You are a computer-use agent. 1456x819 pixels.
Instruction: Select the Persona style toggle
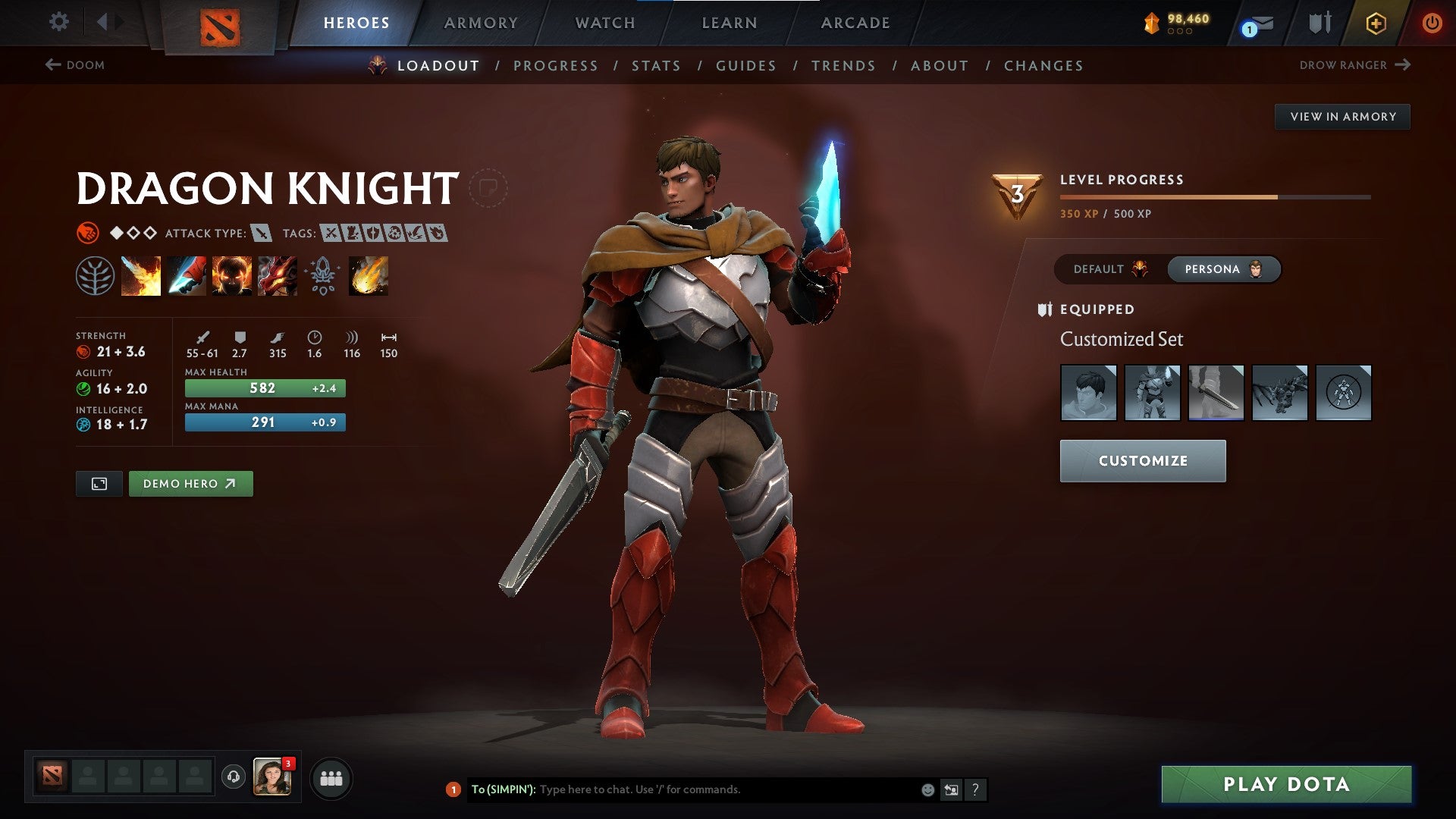coord(1223,269)
